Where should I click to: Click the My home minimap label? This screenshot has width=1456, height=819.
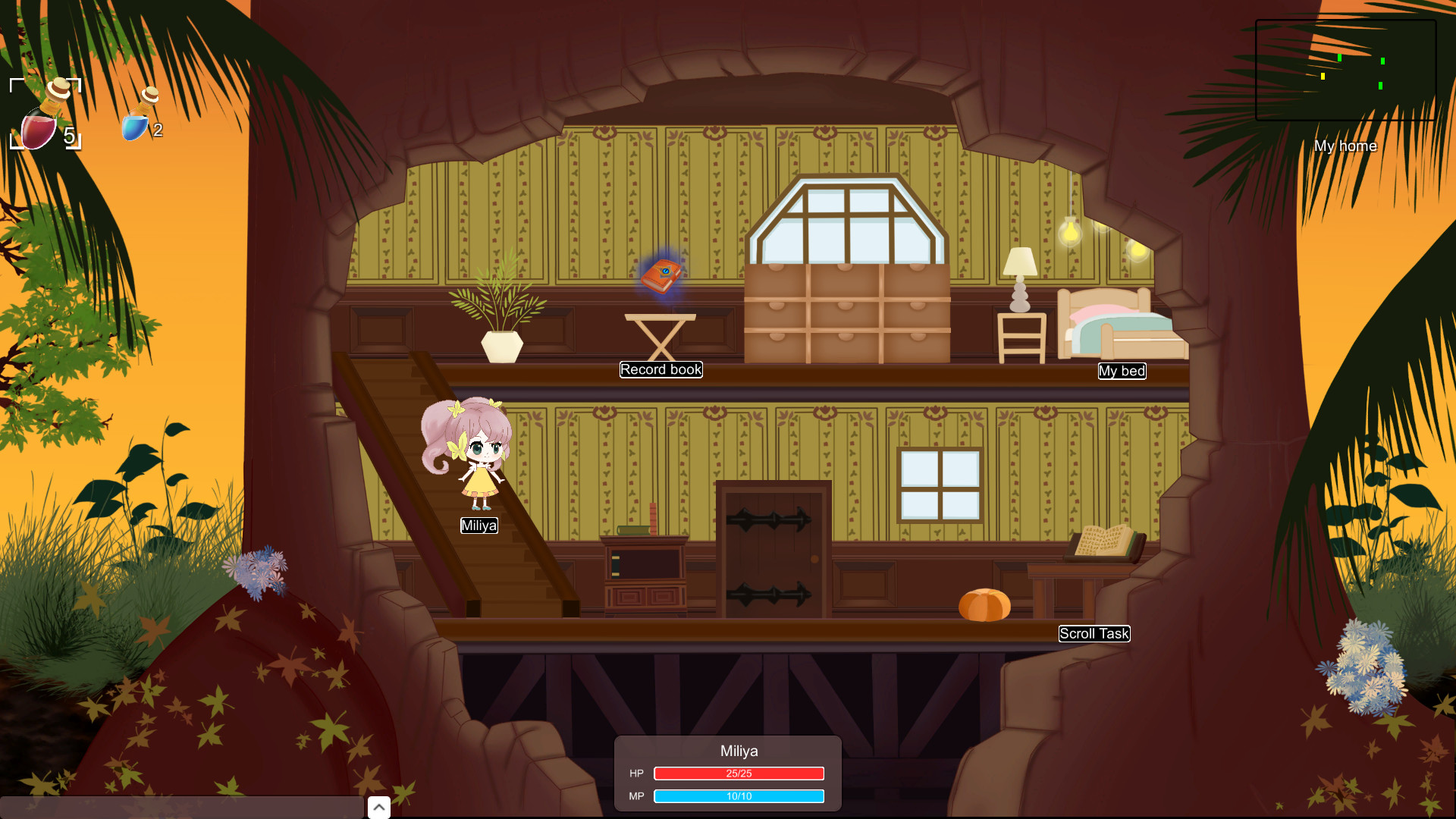click(1346, 146)
